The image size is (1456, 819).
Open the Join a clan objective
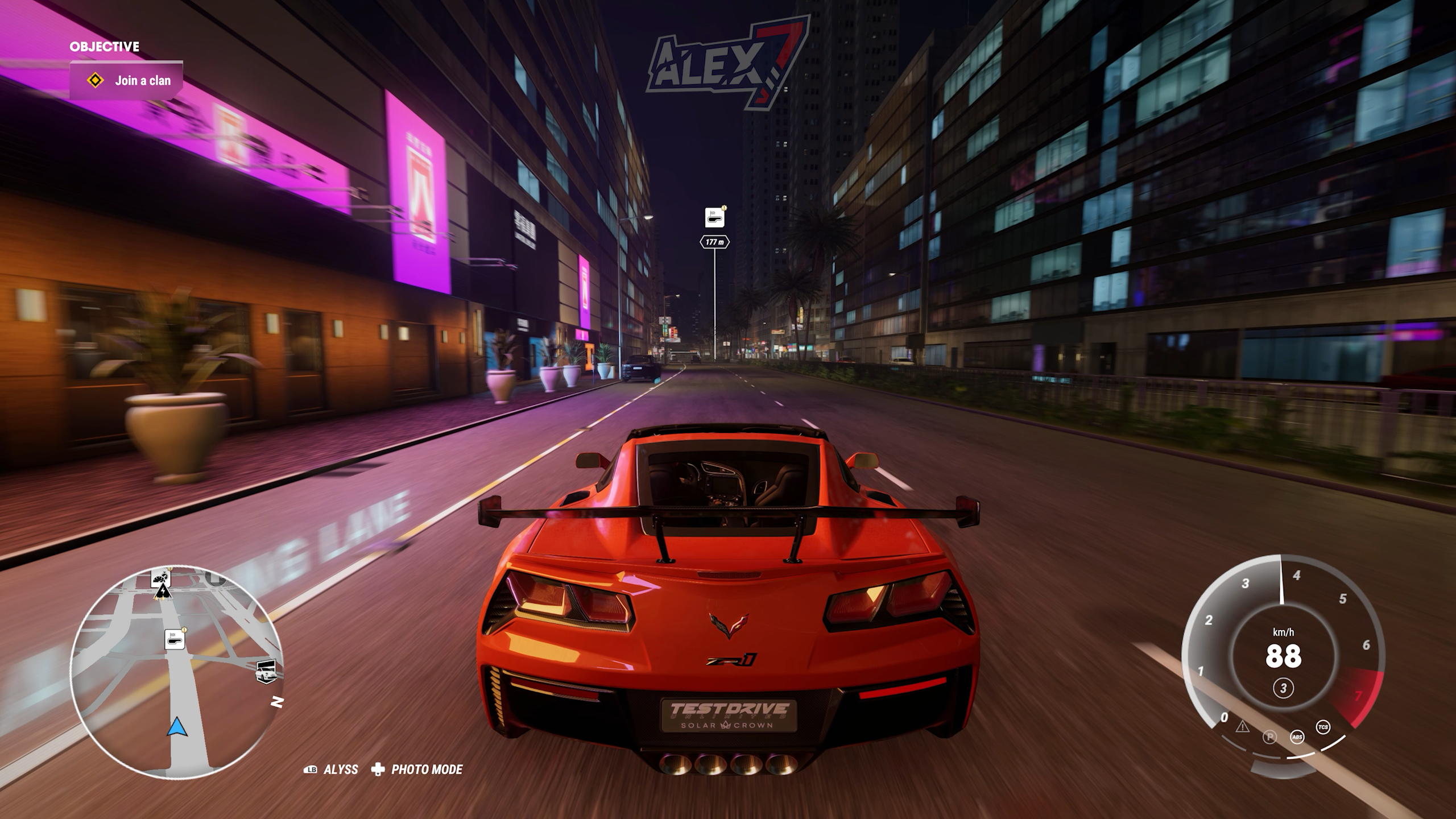(x=126, y=81)
